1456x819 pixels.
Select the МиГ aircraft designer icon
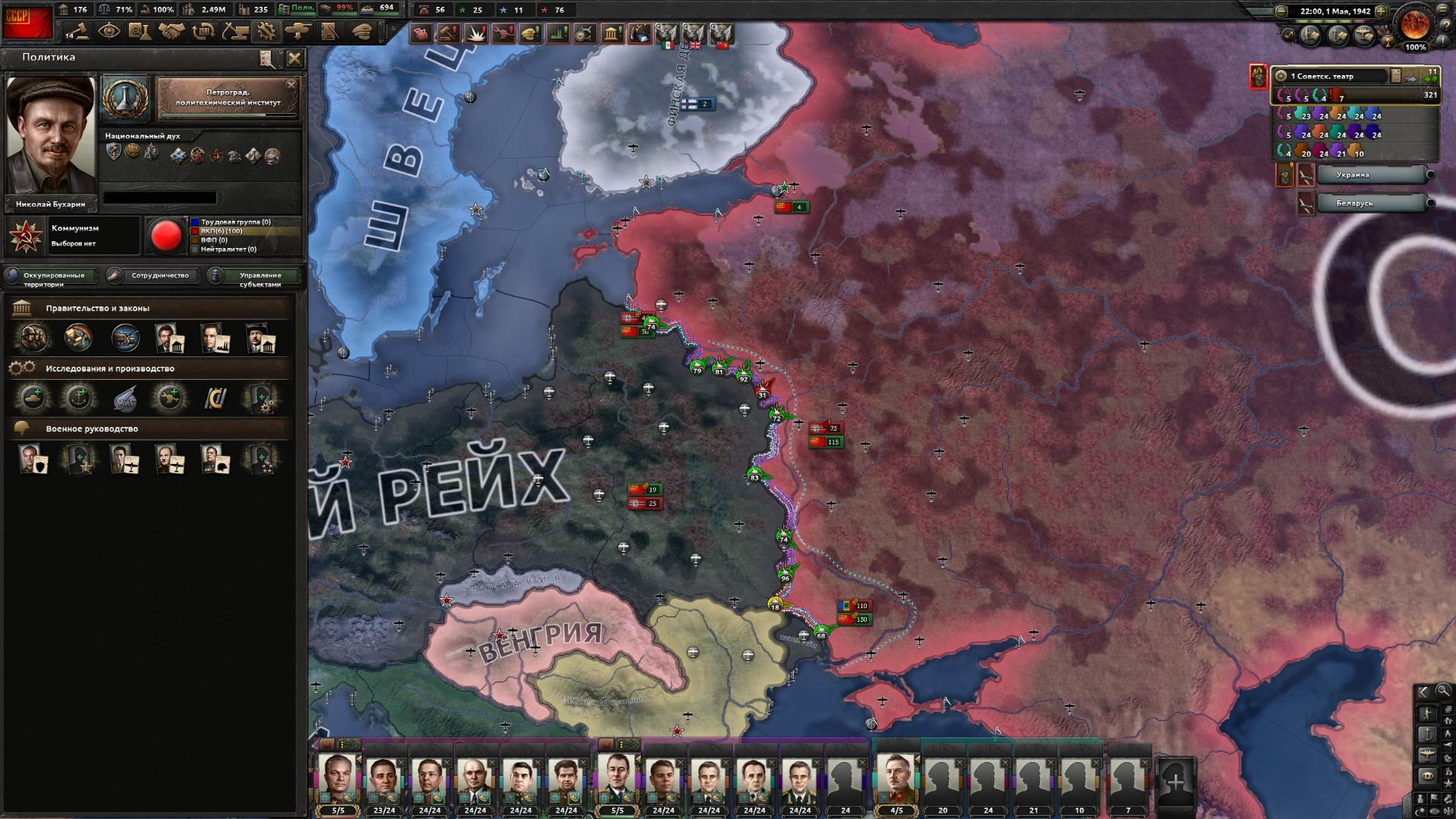[124, 398]
